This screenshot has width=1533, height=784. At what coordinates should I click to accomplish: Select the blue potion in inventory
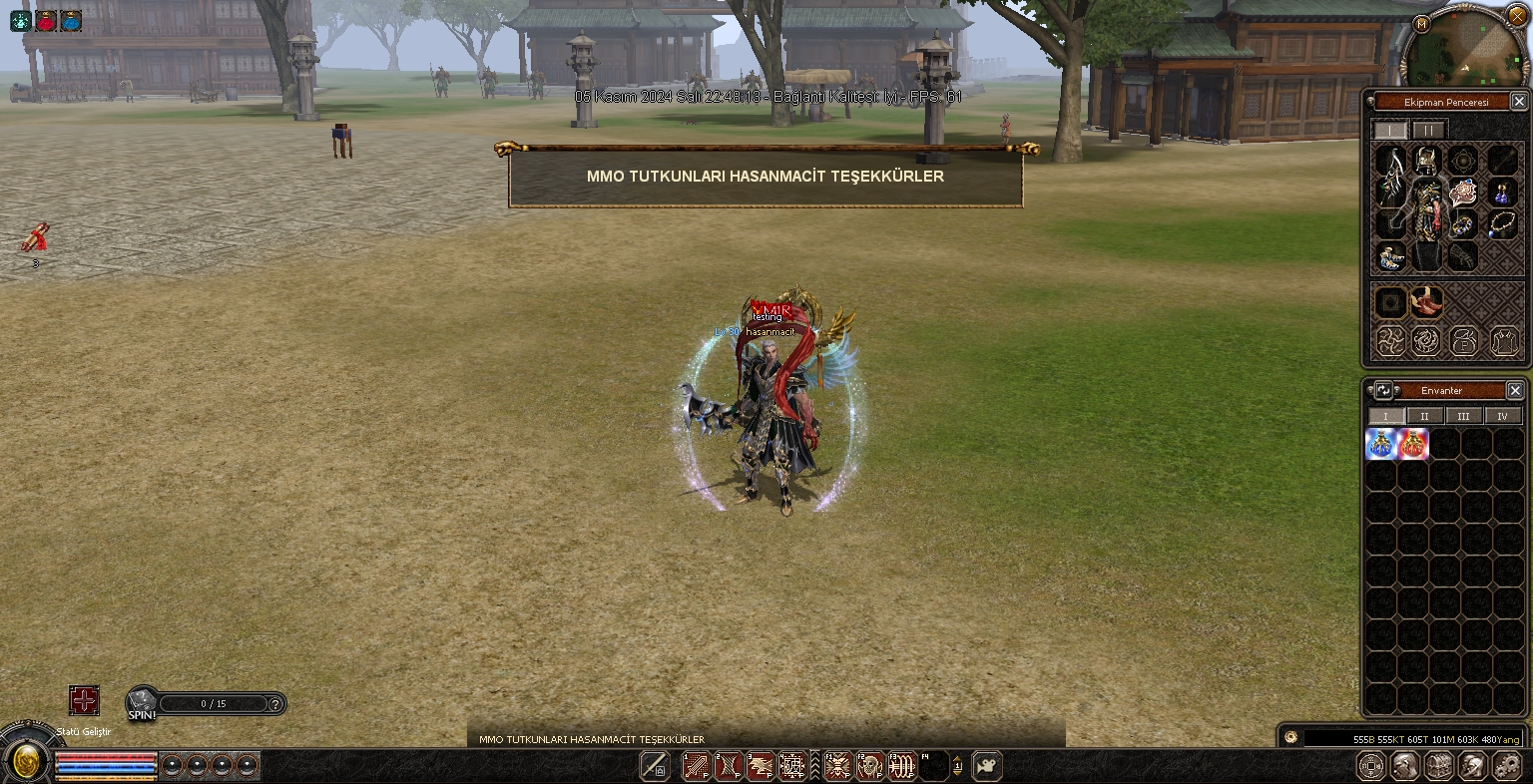pos(1381,444)
